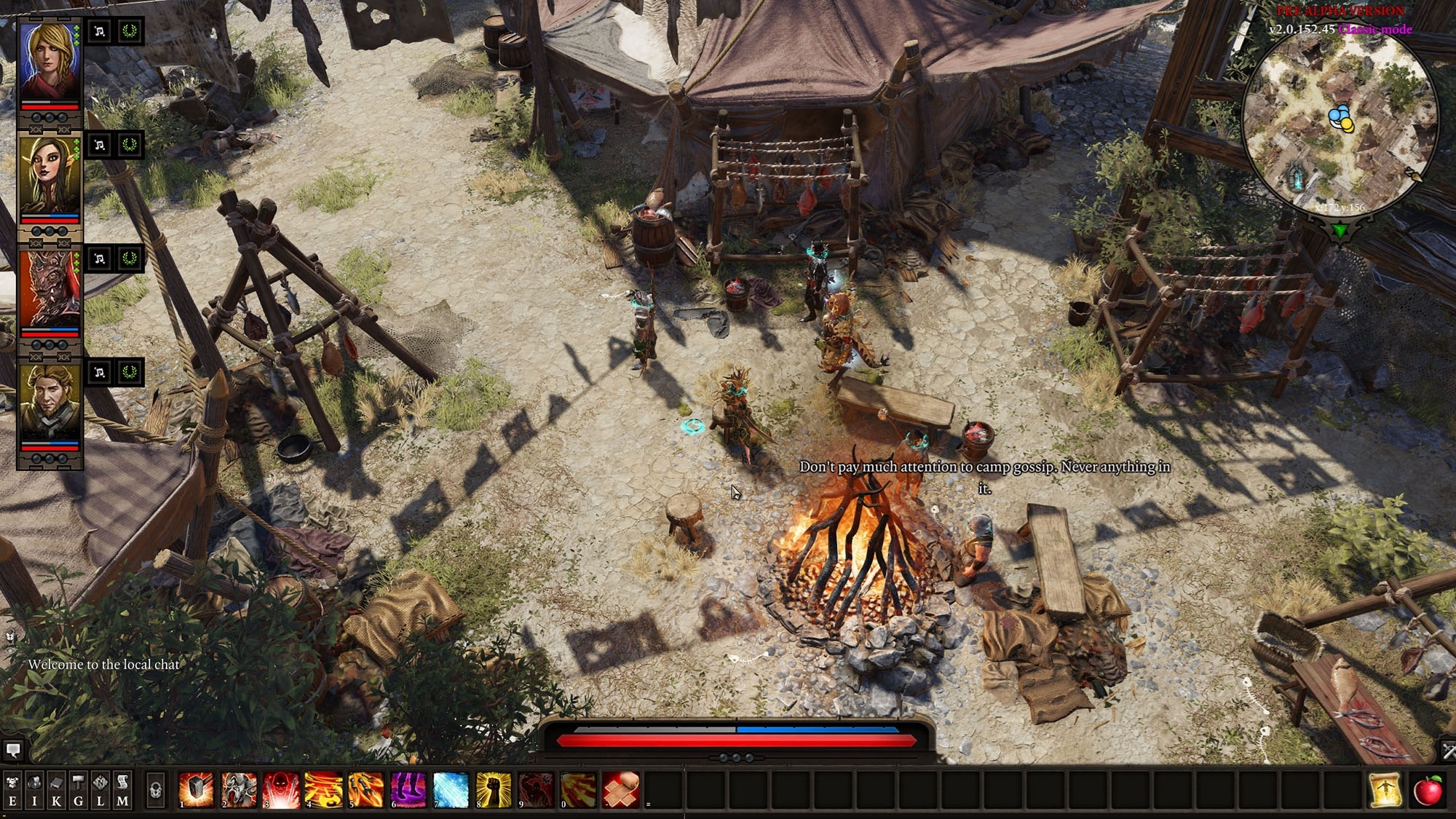Viewport: 1456px width, 819px height.
Task: Choose the red lizard party portrait
Action: 50,289
